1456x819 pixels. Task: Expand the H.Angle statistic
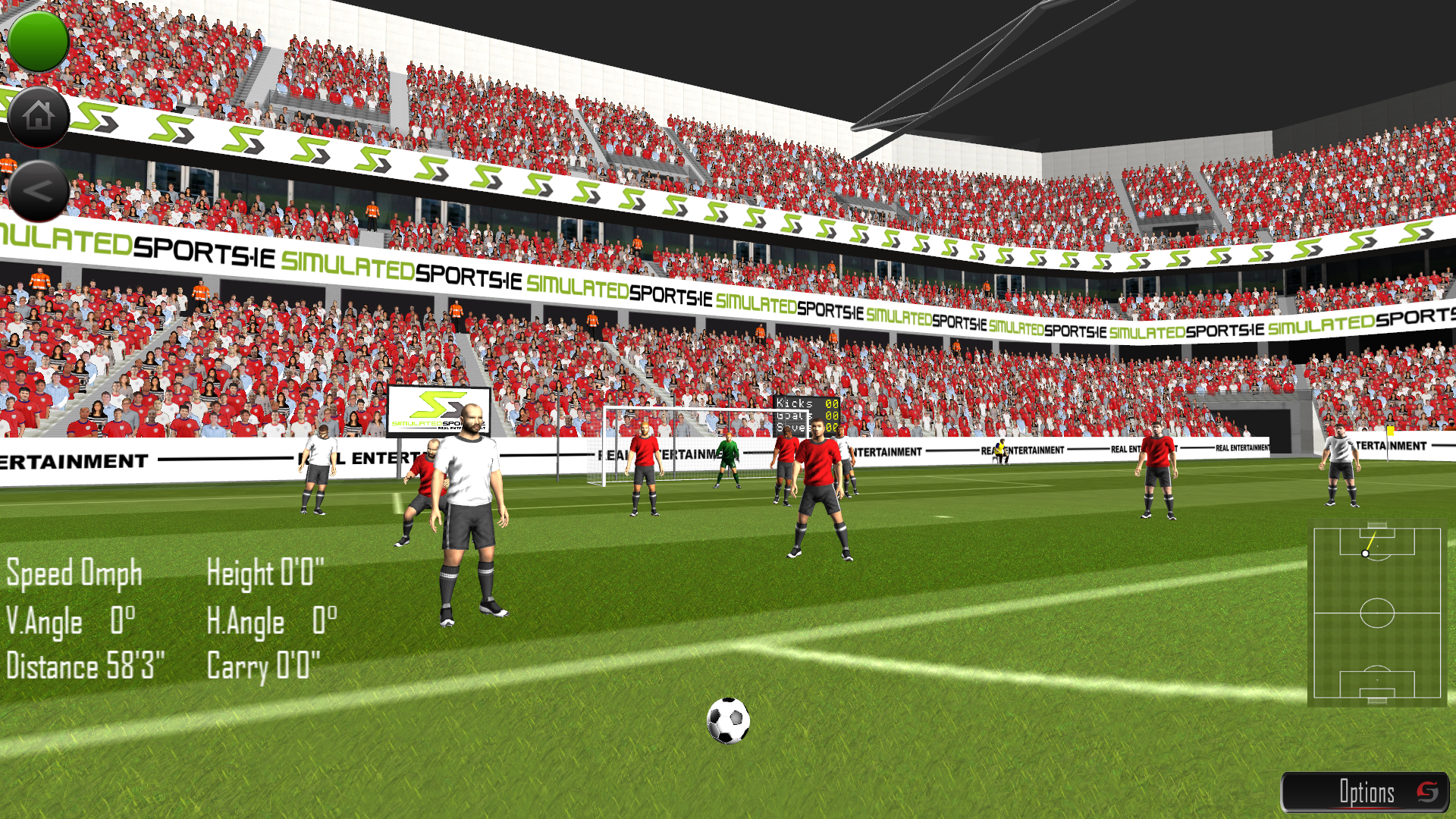pos(273,620)
